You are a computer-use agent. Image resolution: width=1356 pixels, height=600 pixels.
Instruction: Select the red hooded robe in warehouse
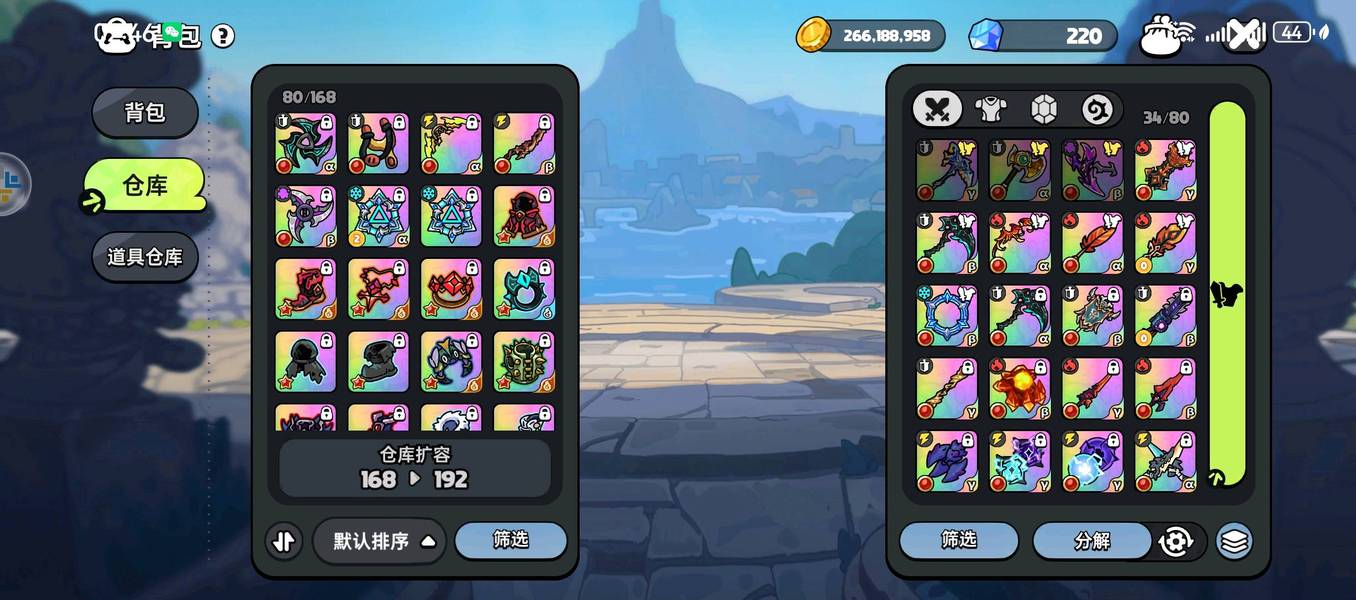(x=524, y=216)
